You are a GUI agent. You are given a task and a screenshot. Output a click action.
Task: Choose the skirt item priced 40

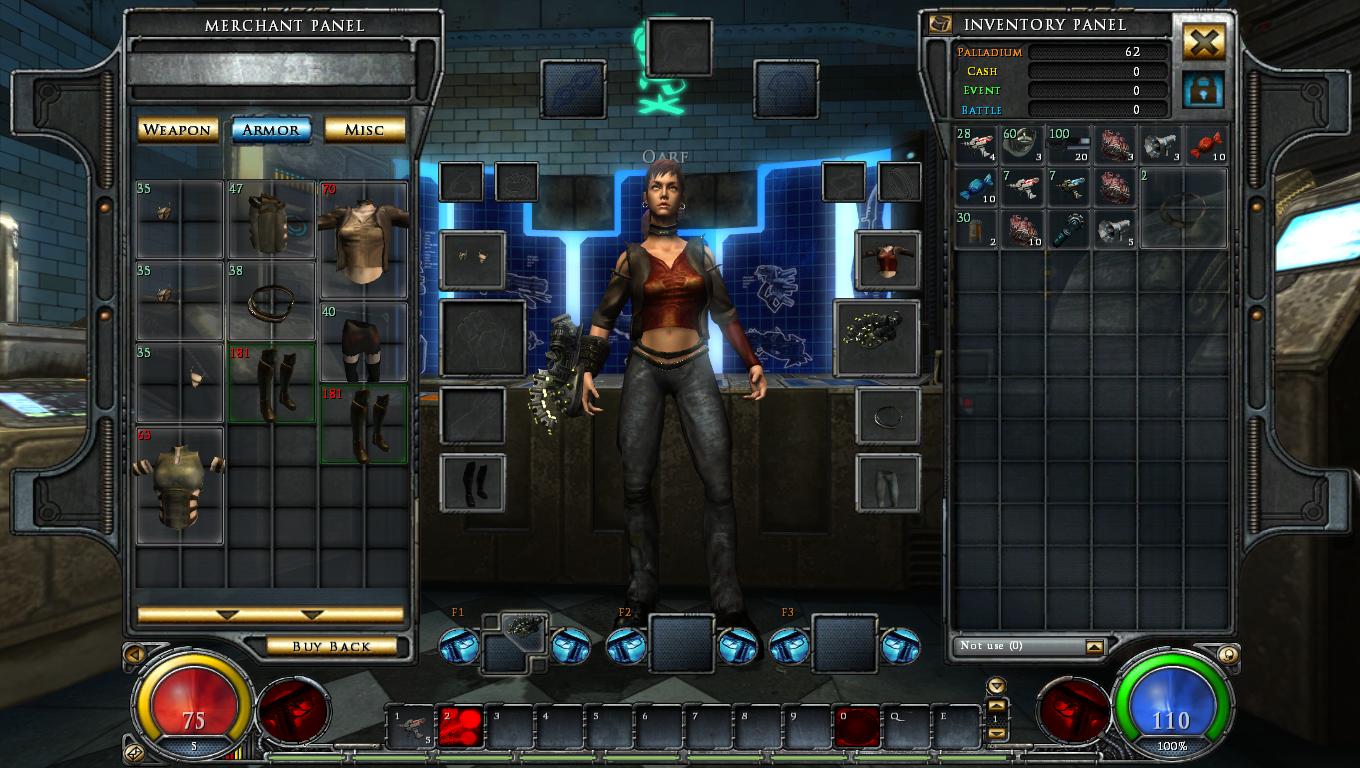click(364, 342)
